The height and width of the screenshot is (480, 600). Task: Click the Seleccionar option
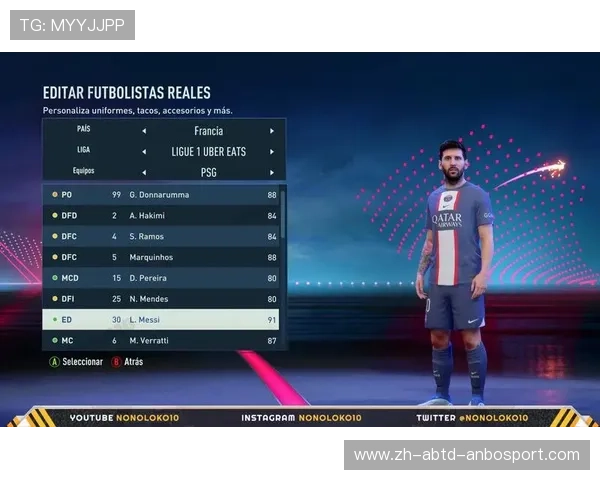[x=77, y=362]
